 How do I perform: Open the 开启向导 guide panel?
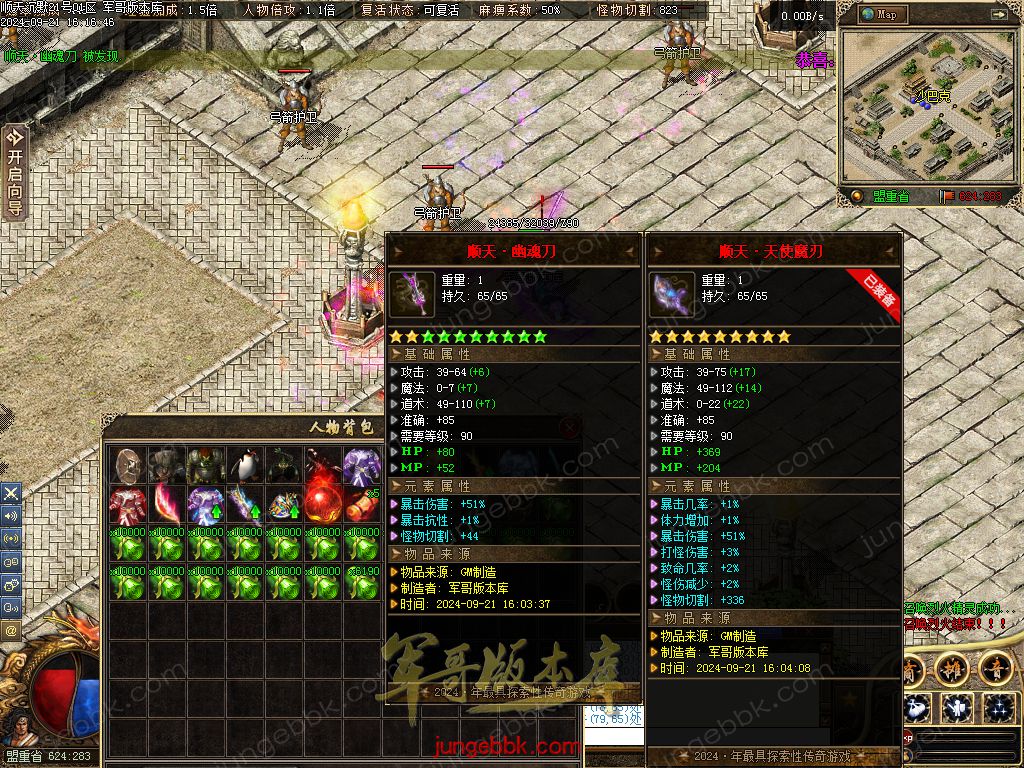[14, 172]
